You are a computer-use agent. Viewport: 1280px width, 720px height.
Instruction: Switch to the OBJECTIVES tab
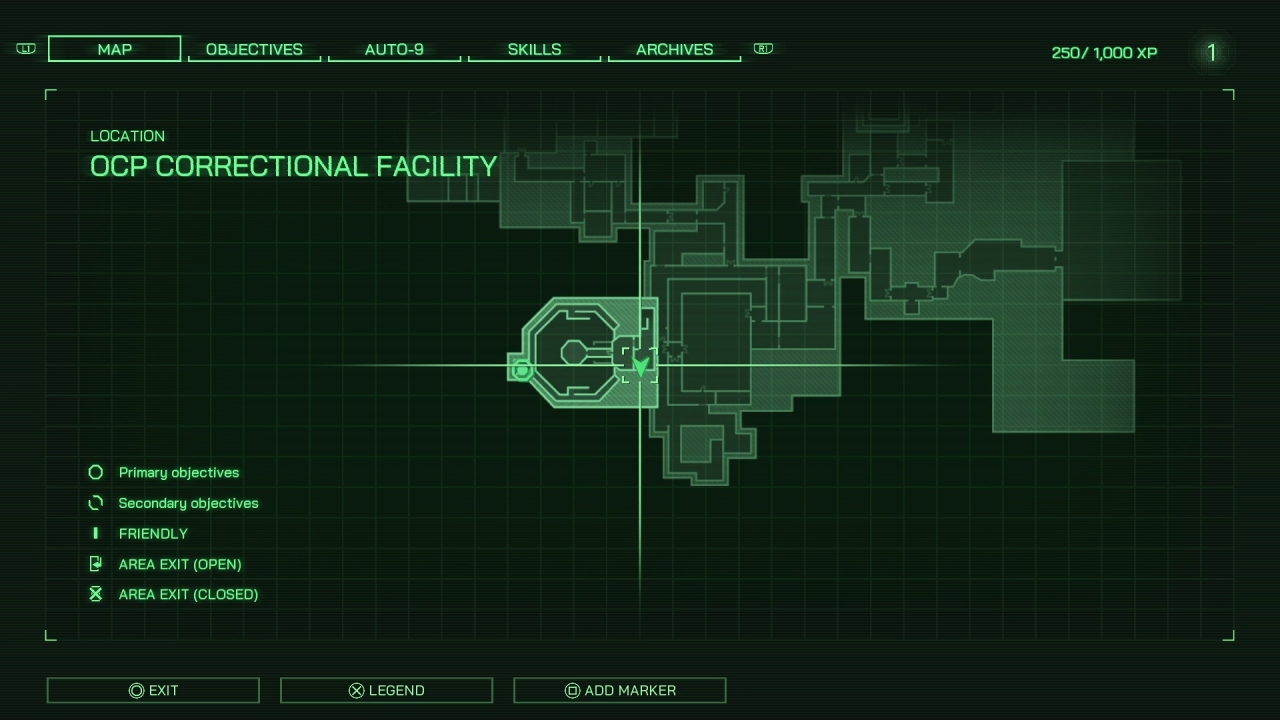coord(254,49)
